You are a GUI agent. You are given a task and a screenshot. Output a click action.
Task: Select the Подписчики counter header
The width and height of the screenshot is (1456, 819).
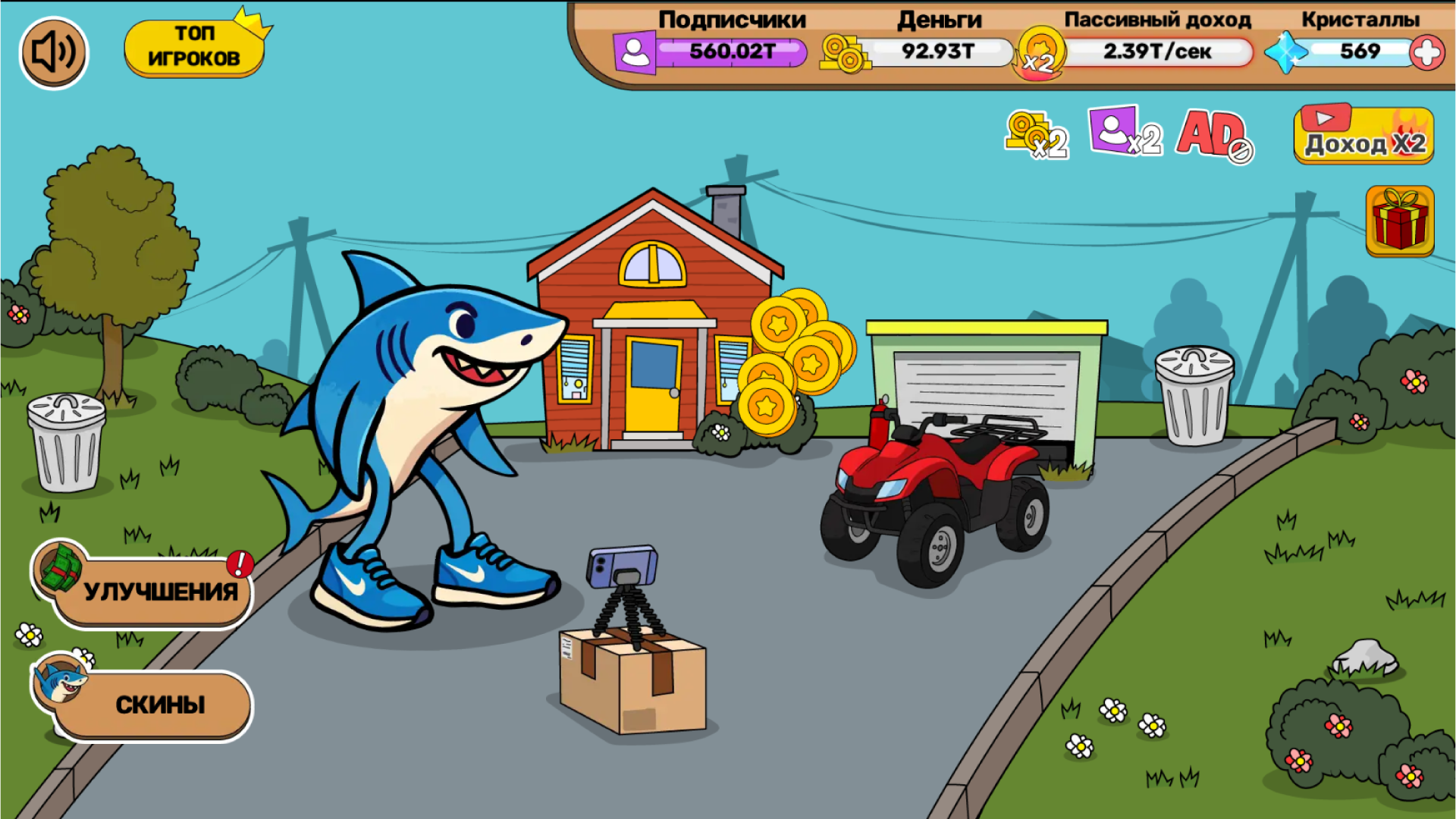(730, 19)
